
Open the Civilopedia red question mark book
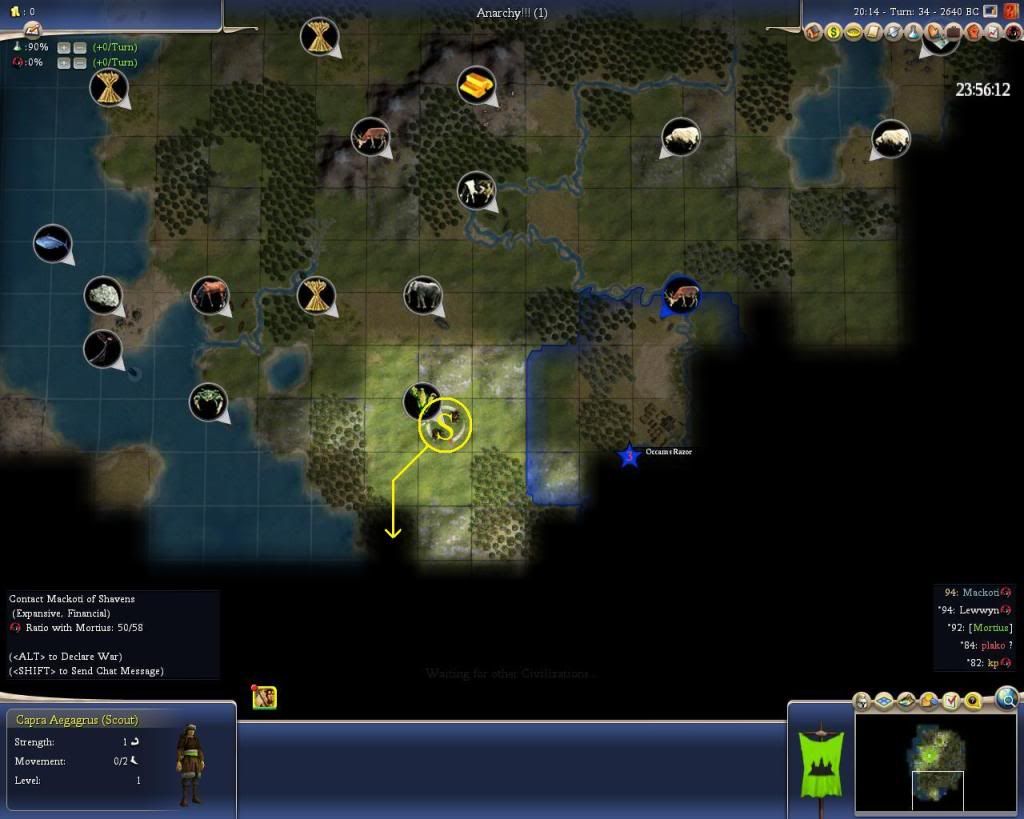1012,11
